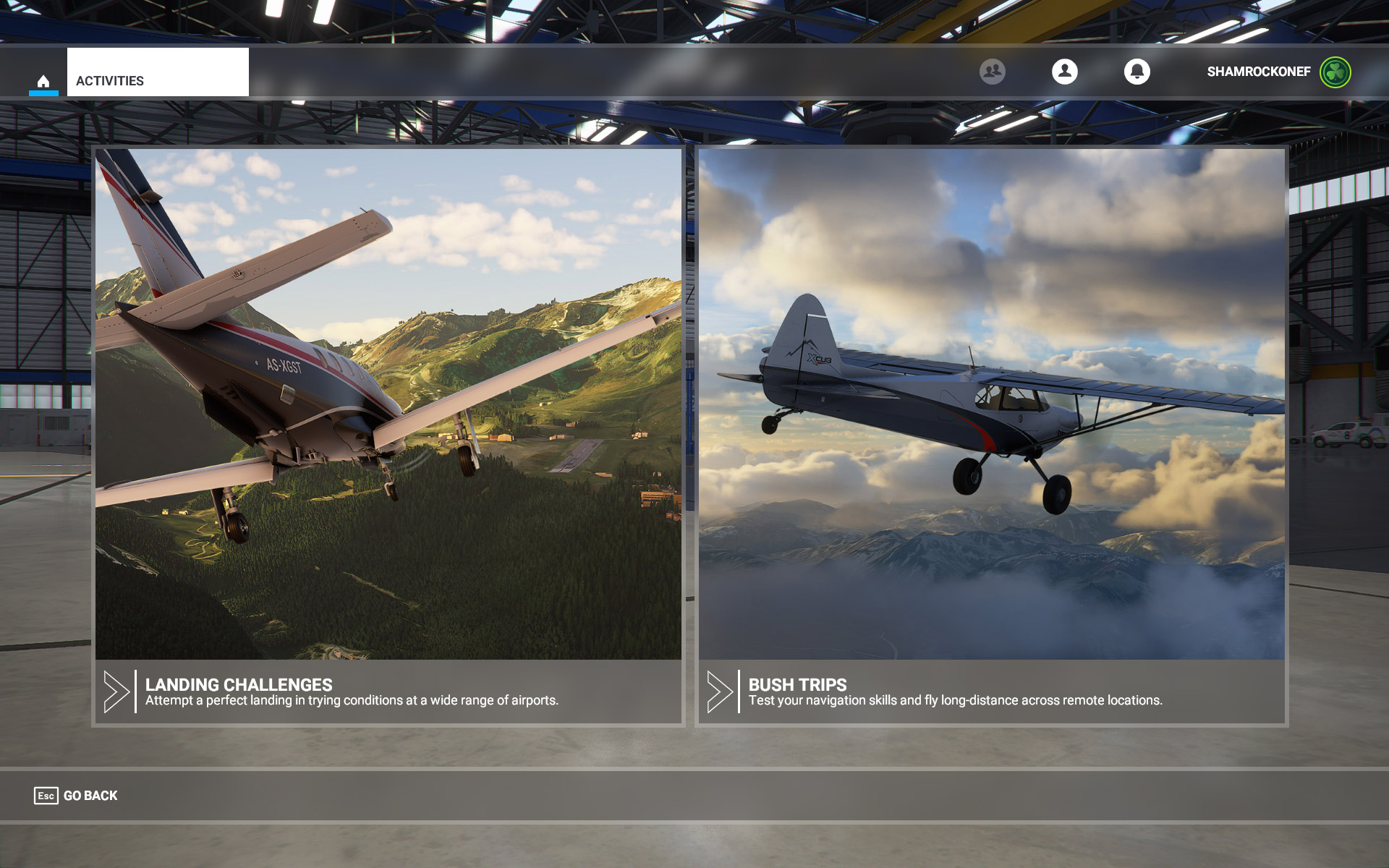
Task: Click Go Back at the bottom
Action: click(76, 796)
